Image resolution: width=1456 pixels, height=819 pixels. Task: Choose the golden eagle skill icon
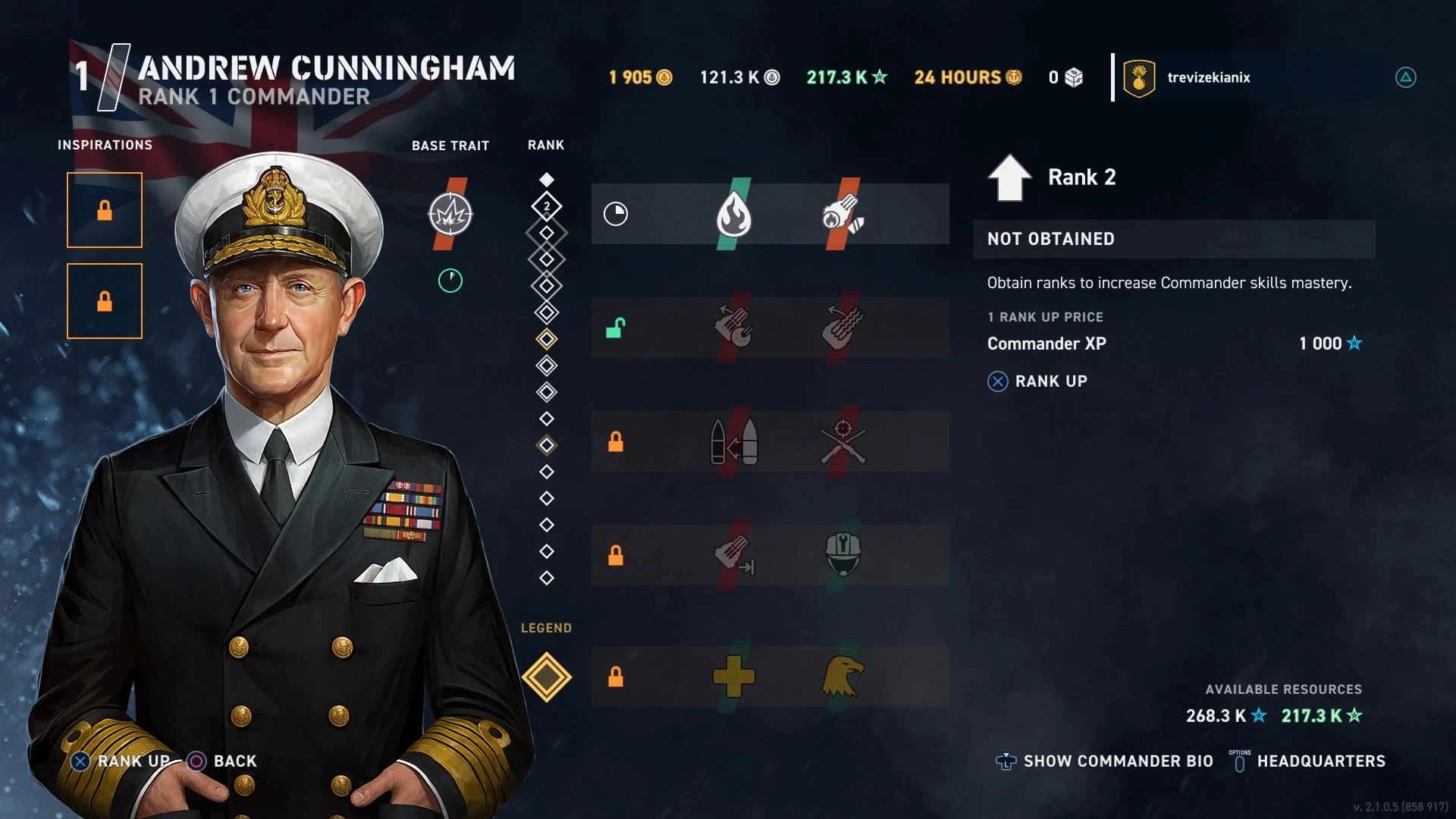click(843, 676)
